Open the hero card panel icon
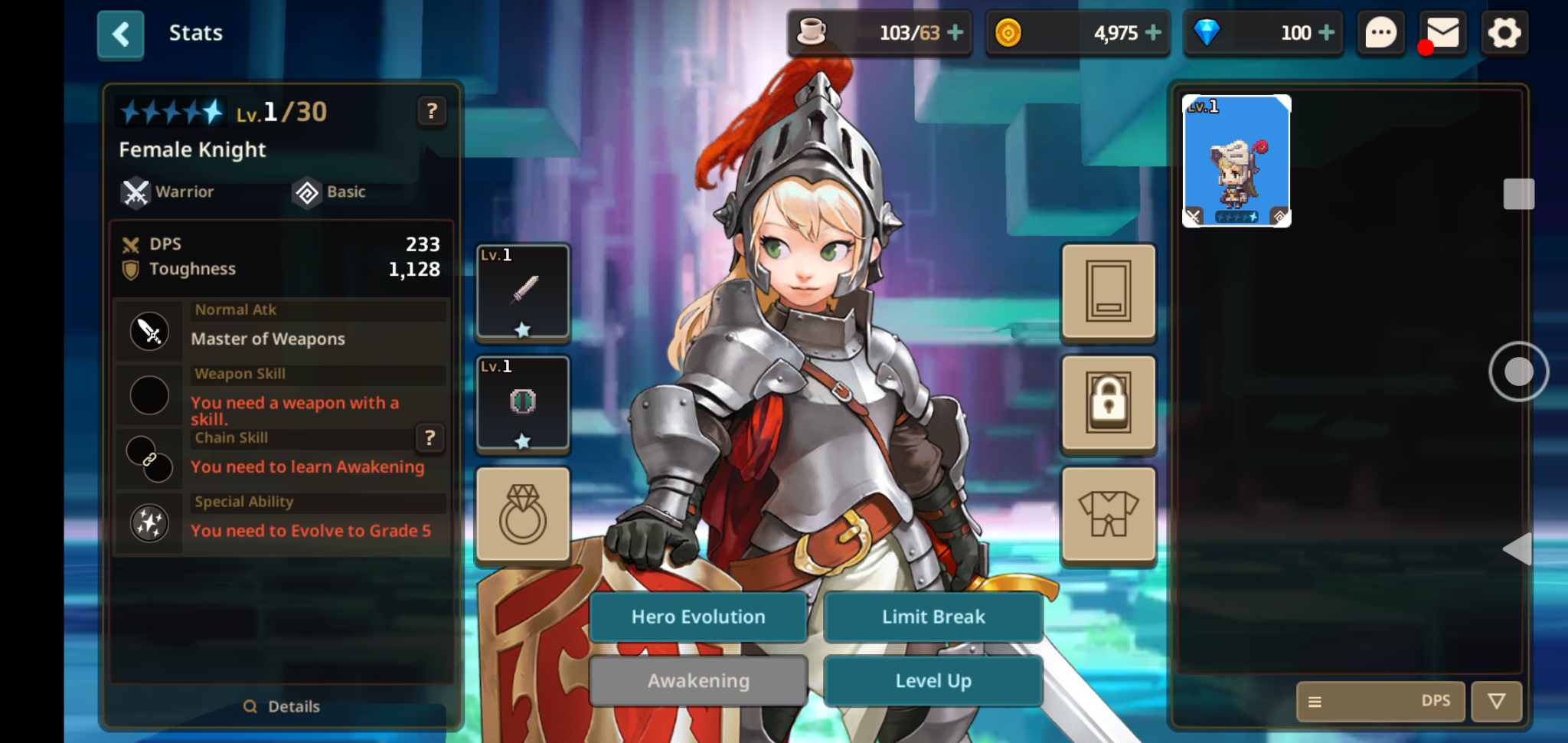This screenshot has width=1568, height=743. [1108, 293]
